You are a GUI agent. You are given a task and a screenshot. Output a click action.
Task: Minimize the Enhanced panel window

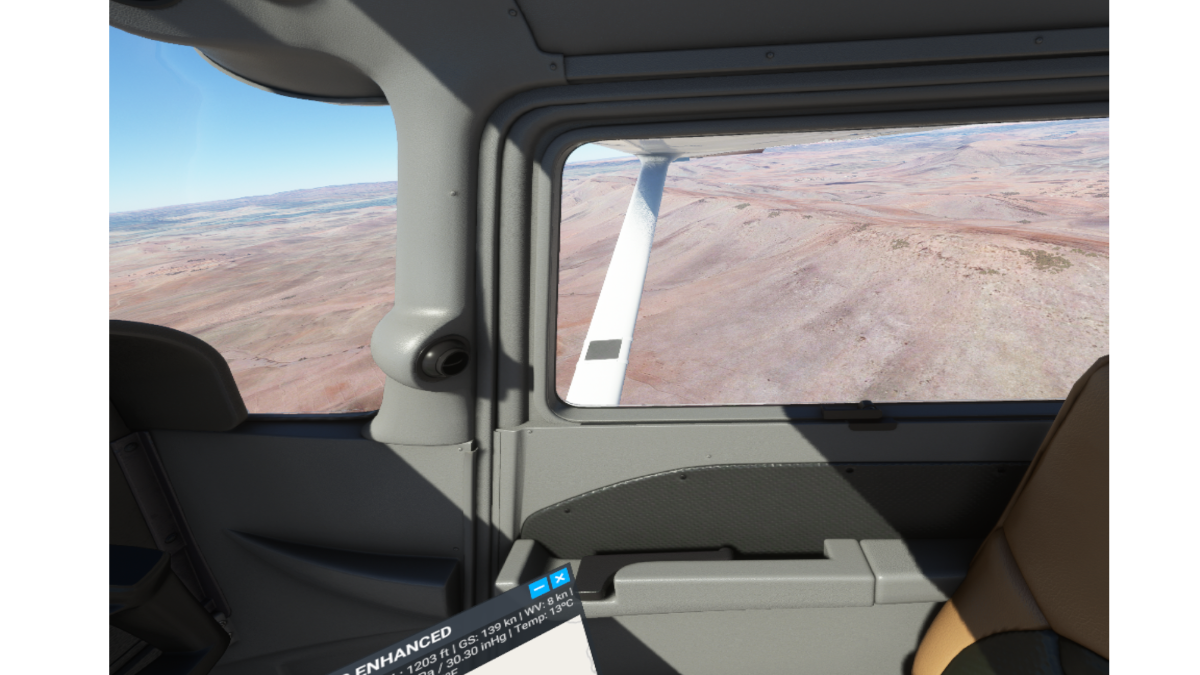(539, 588)
